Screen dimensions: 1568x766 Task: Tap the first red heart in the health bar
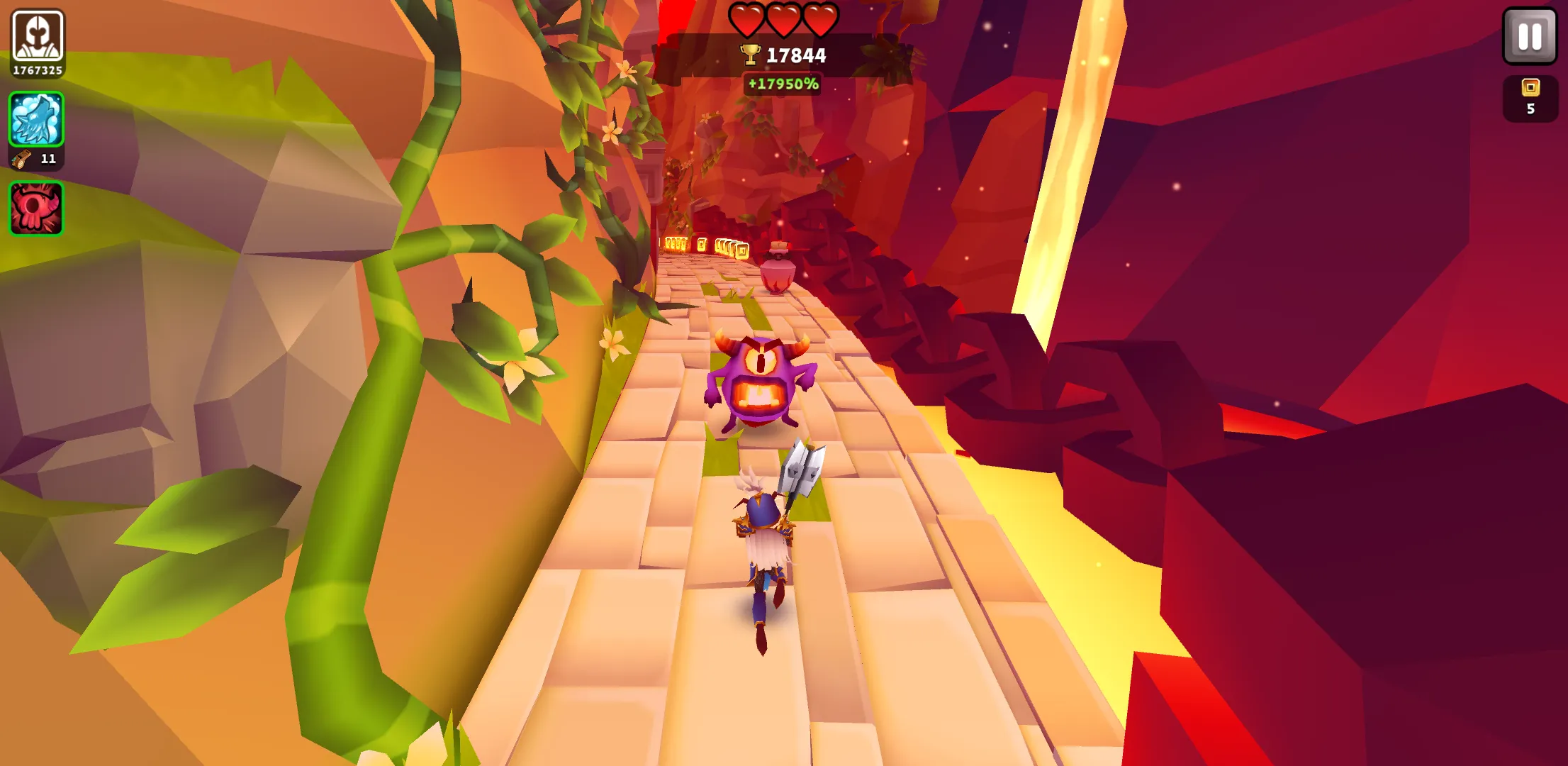pyautogui.click(x=749, y=20)
